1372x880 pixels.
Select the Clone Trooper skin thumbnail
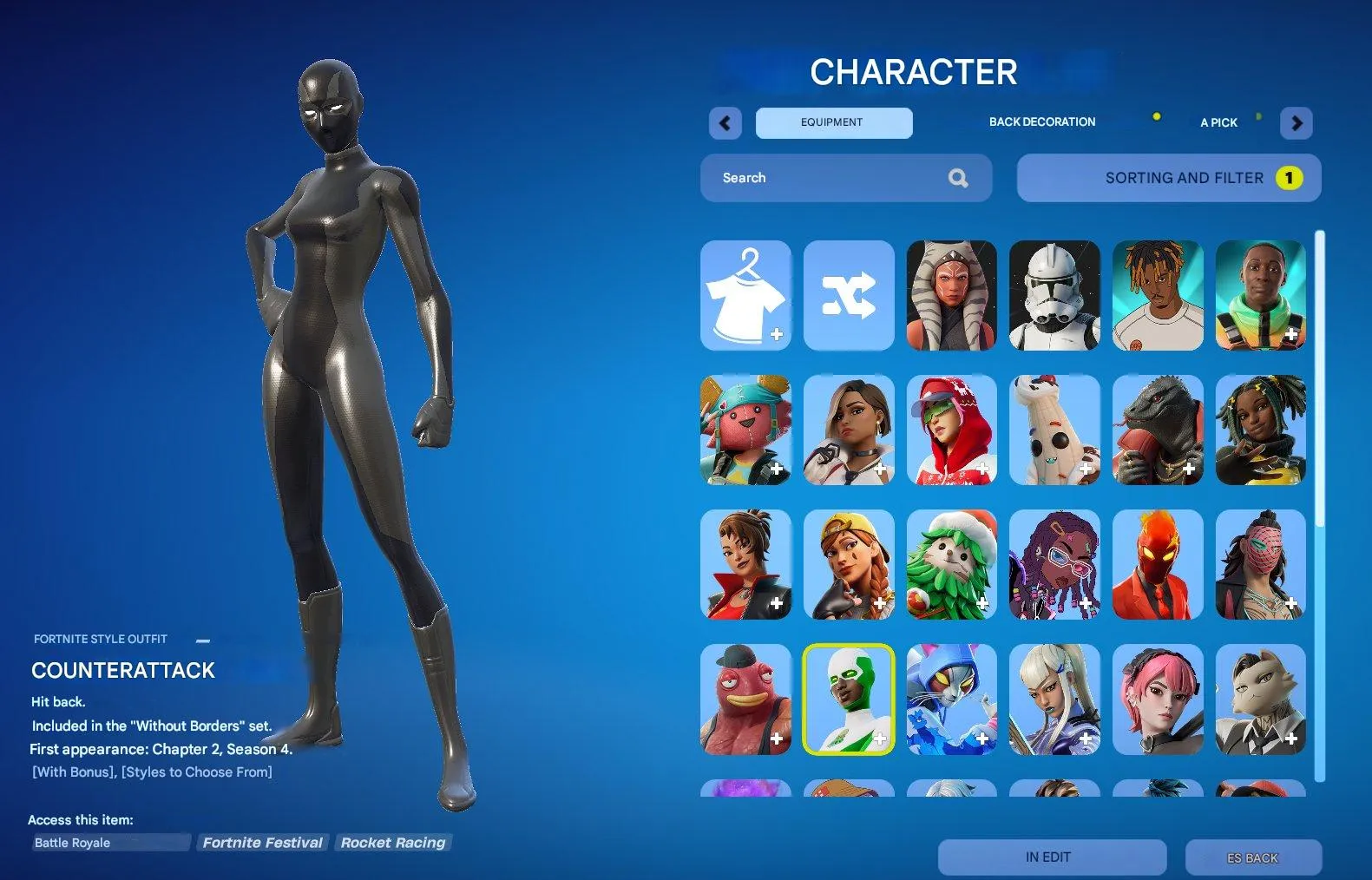(1054, 295)
